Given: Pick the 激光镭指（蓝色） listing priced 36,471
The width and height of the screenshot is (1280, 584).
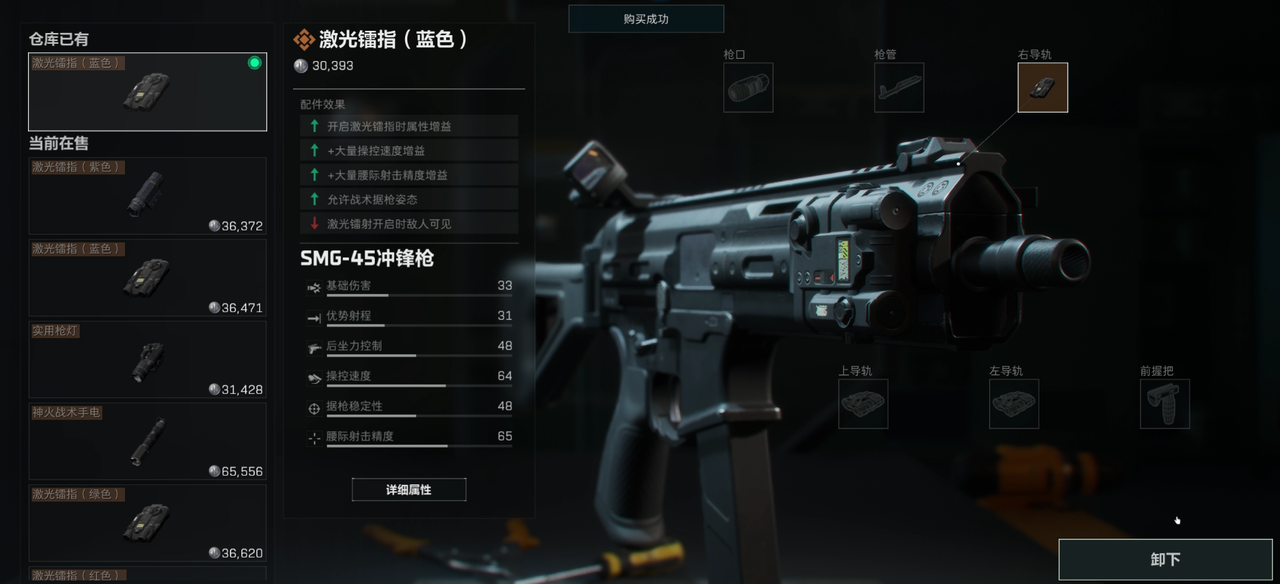Looking at the screenshot, I should 147,278.
